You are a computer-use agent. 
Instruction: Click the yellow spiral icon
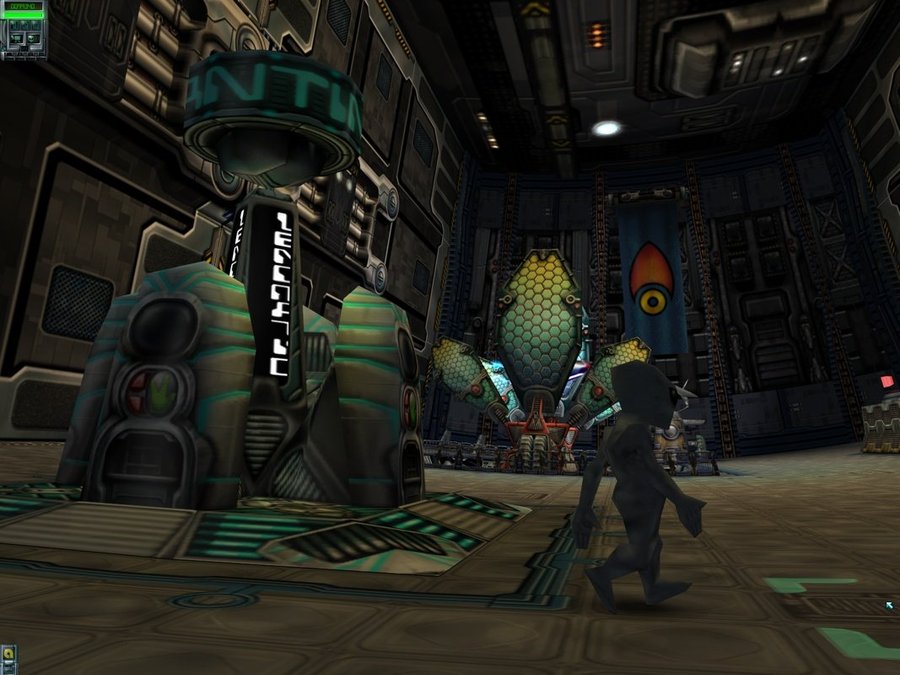[8, 655]
